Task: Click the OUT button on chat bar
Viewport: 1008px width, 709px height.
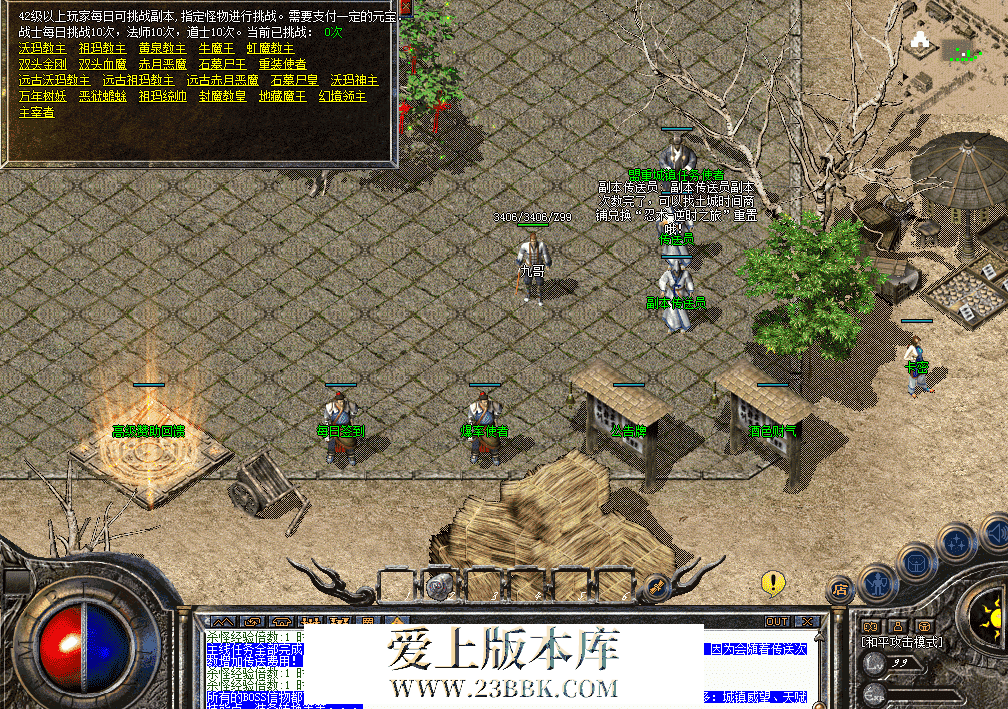Action: [x=777, y=622]
